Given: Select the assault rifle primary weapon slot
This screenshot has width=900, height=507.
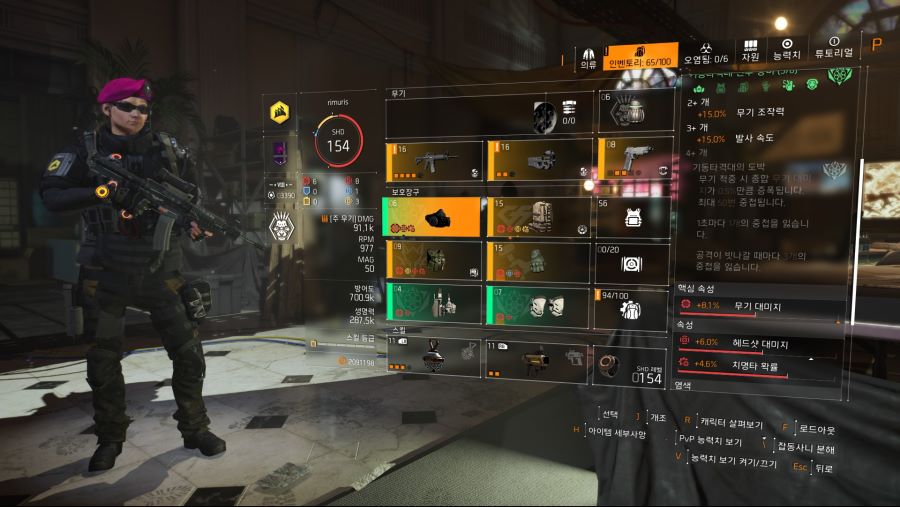Looking at the screenshot, I should point(434,160).
